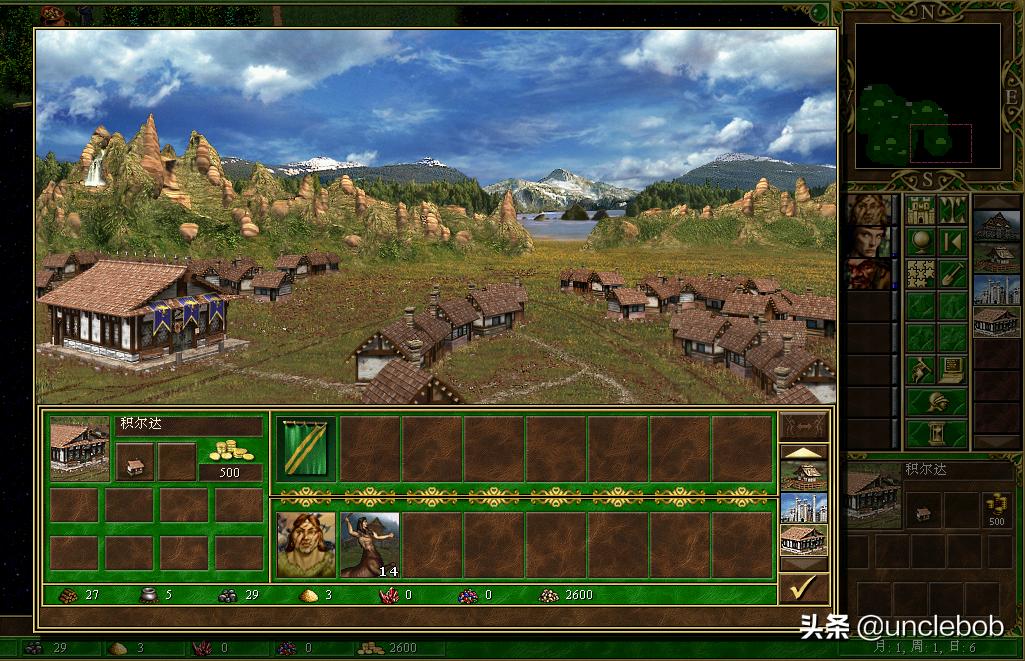This screenshot has width=1025, height=661.
Task: Select the visiting hero portrait in town
Action: (x=306, y=545)
